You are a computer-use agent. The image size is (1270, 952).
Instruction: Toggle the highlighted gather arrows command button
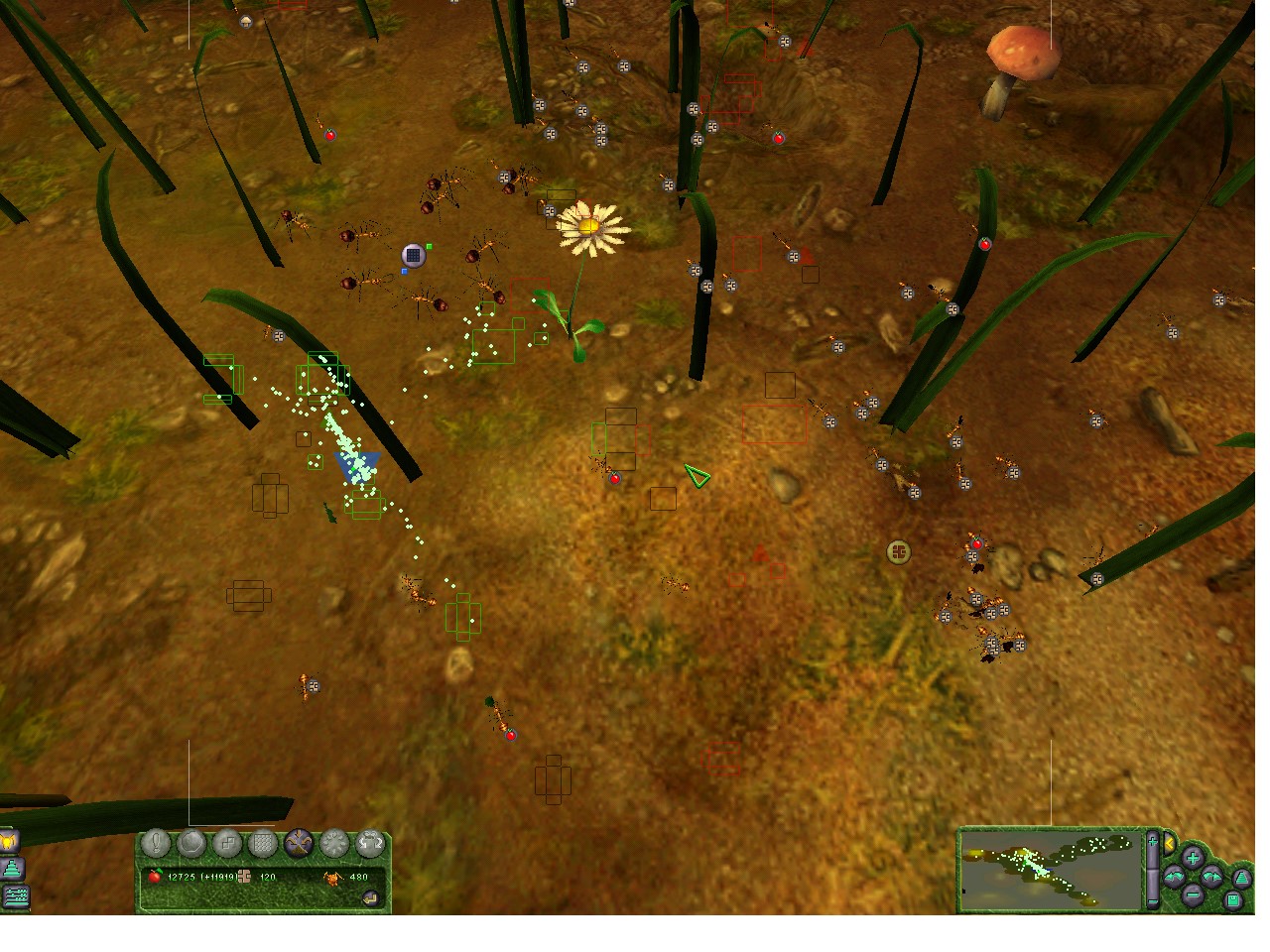point(299,844)
